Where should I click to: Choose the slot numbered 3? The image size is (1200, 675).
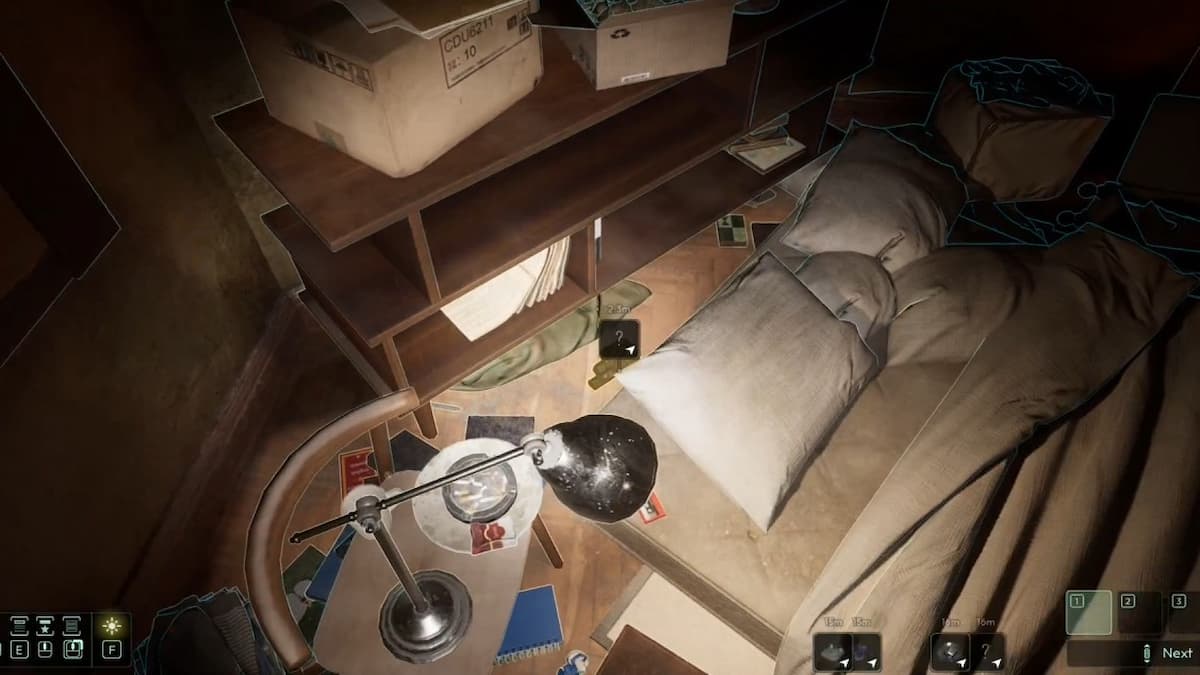pos(1185,612)
